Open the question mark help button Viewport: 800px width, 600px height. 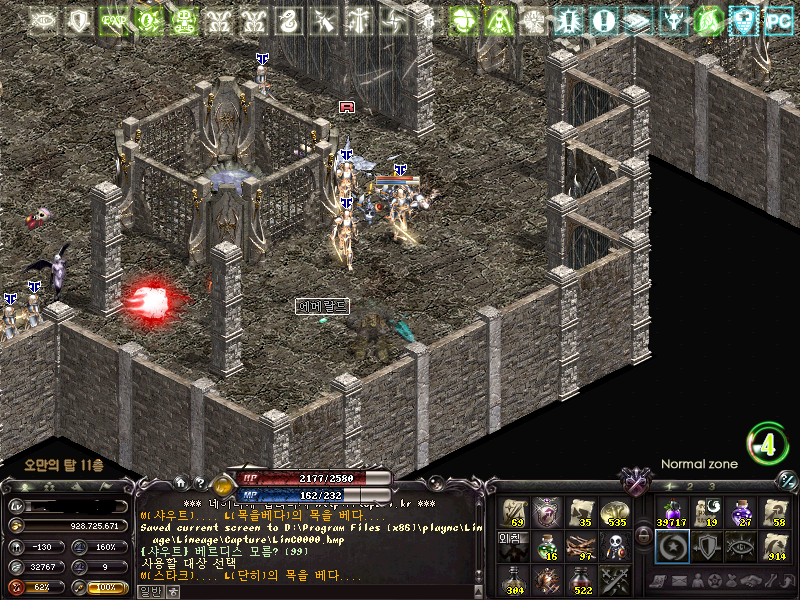[199, 482]
